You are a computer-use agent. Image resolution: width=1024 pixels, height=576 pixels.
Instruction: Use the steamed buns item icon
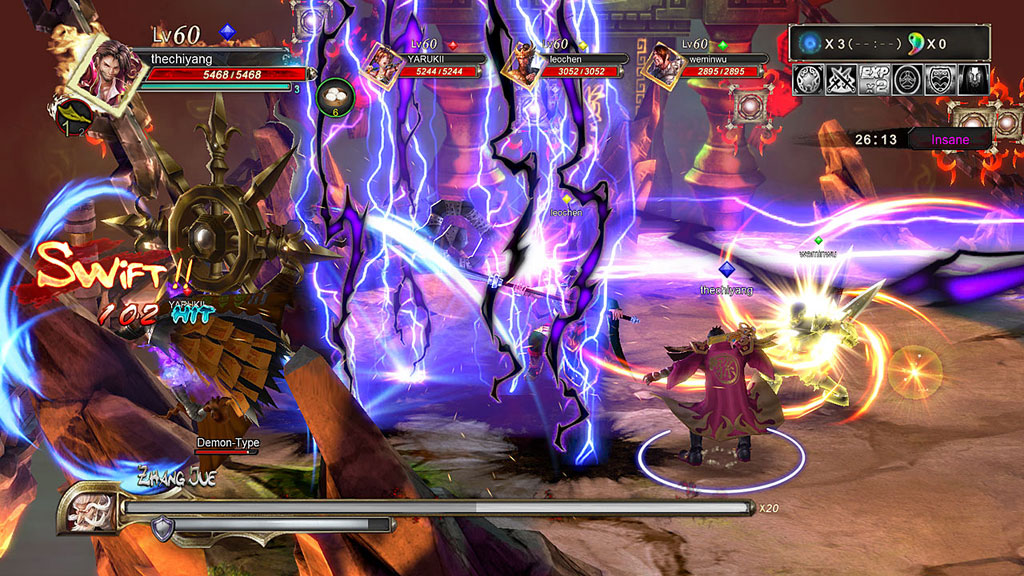click(335, 96)
